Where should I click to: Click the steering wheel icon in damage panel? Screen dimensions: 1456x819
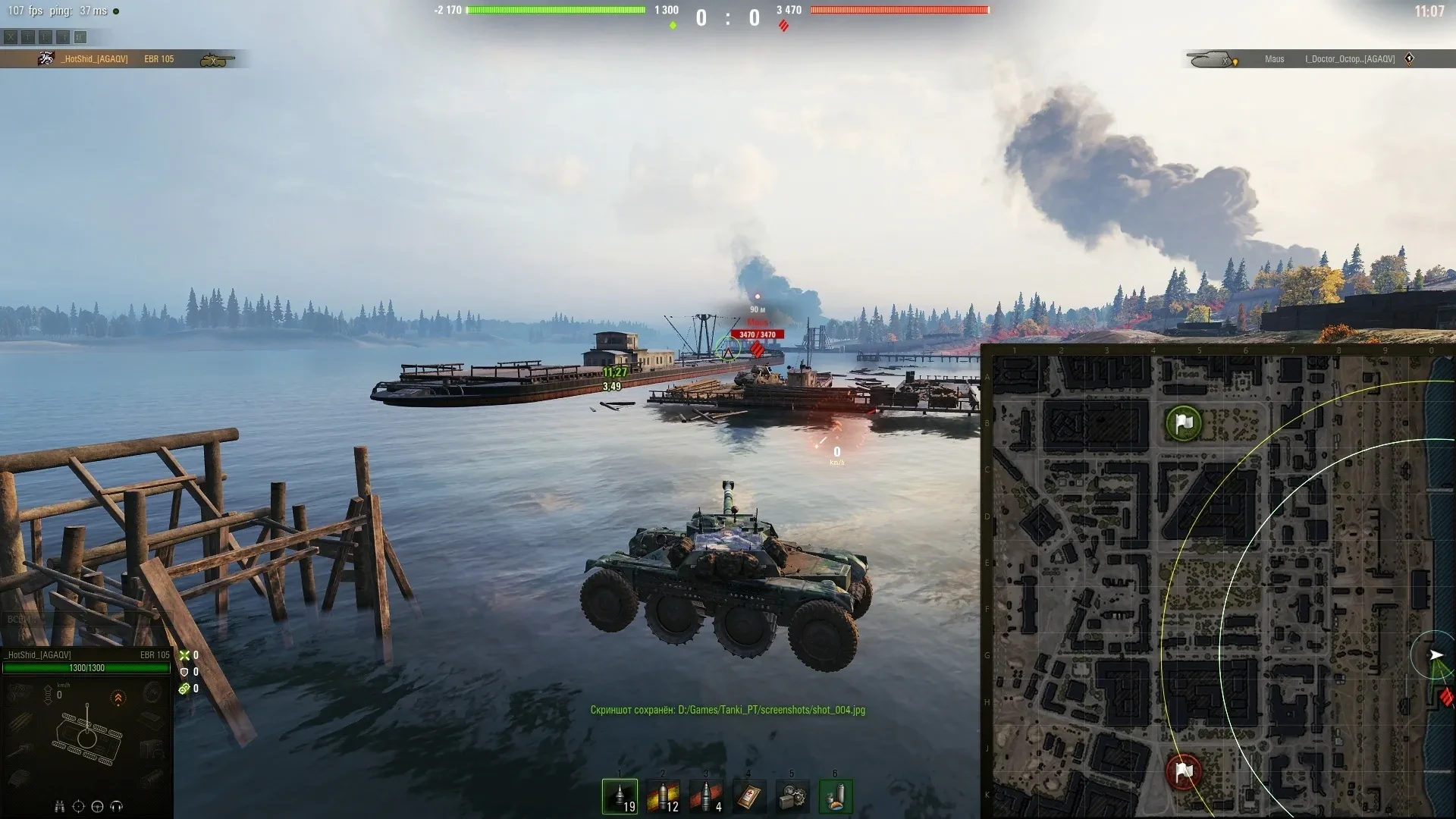point(97,806)
